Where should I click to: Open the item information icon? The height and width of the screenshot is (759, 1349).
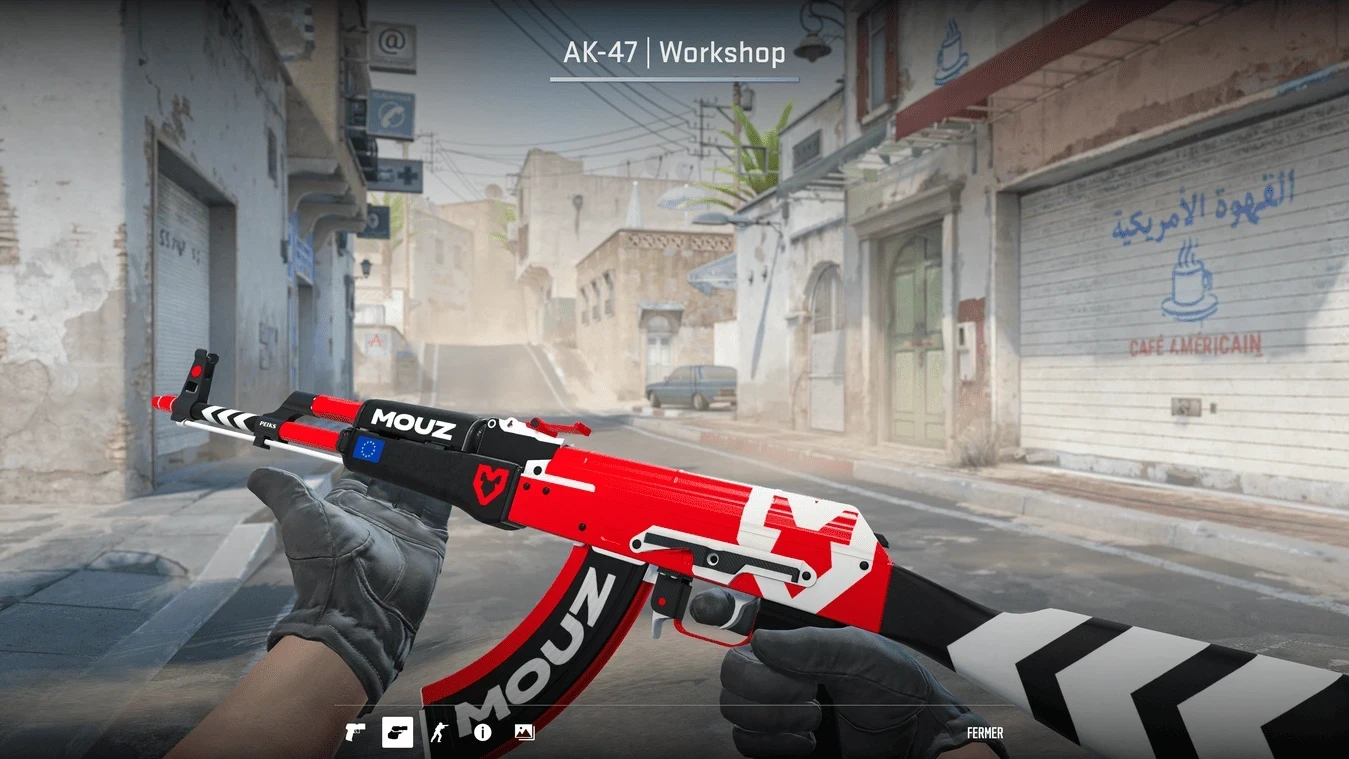[x=482, y=732]
